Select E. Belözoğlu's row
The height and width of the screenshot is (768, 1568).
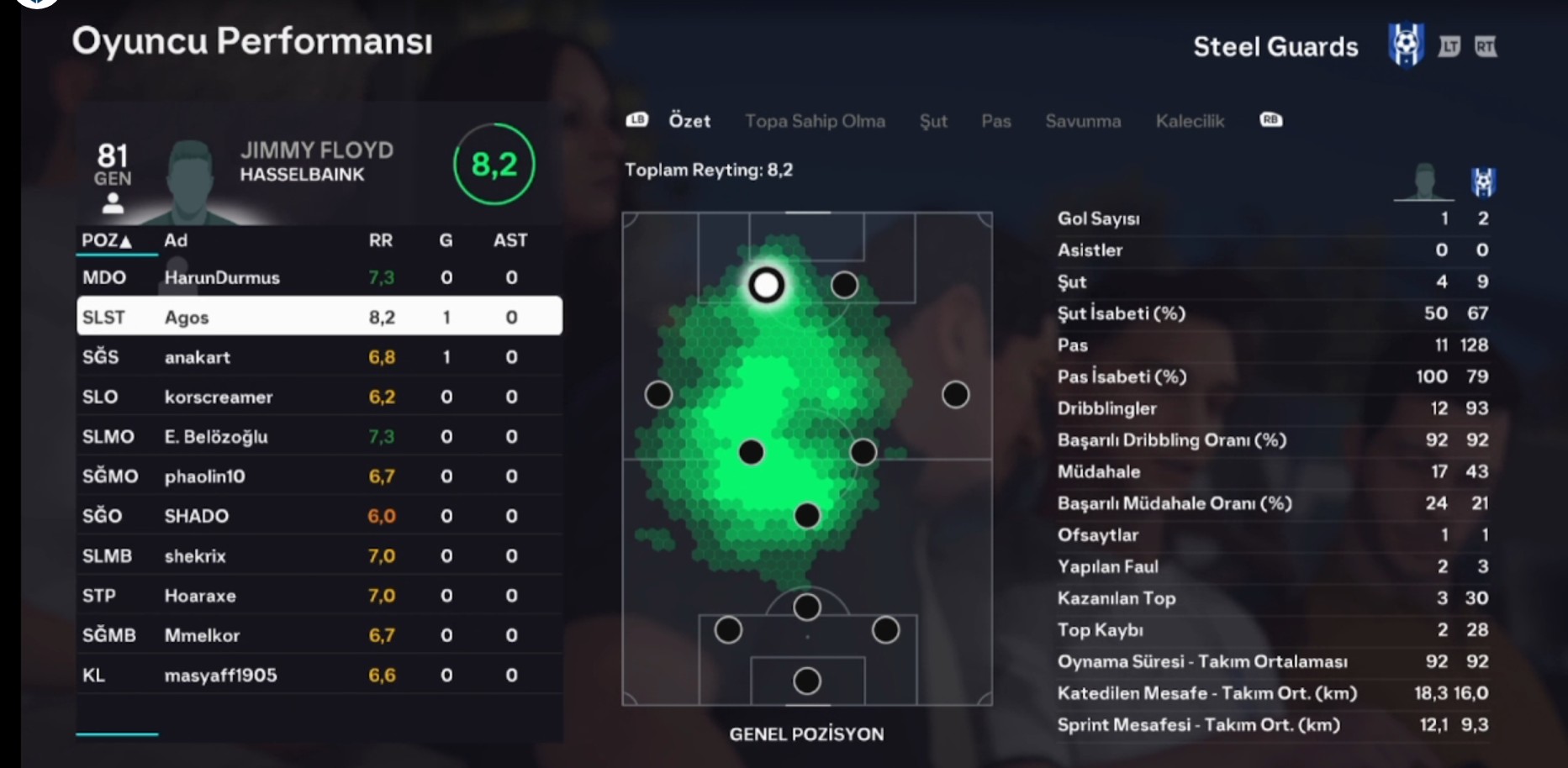pyautogui.click(x=319, y=436)
